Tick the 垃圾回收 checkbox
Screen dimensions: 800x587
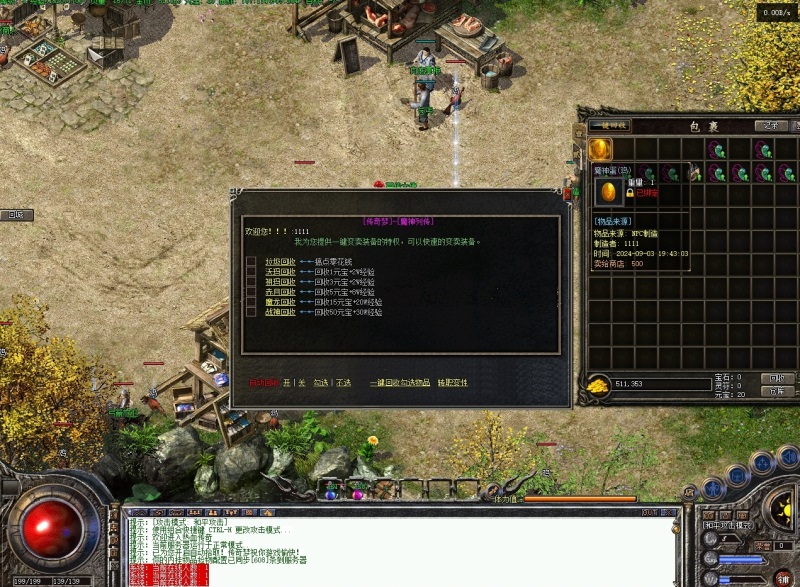[252, 261]
